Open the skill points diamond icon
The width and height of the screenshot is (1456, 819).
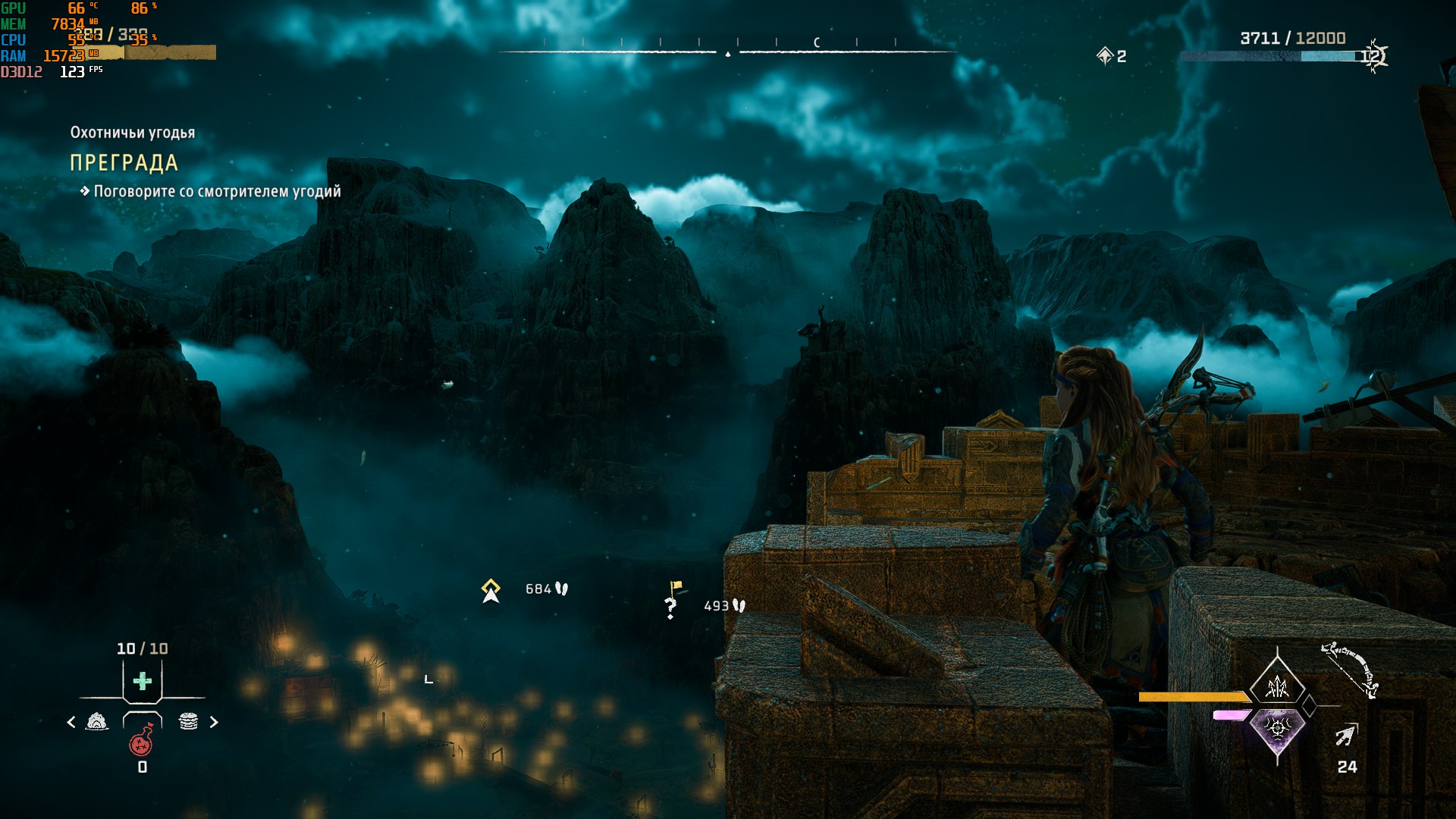click(x=1104, y=55)
